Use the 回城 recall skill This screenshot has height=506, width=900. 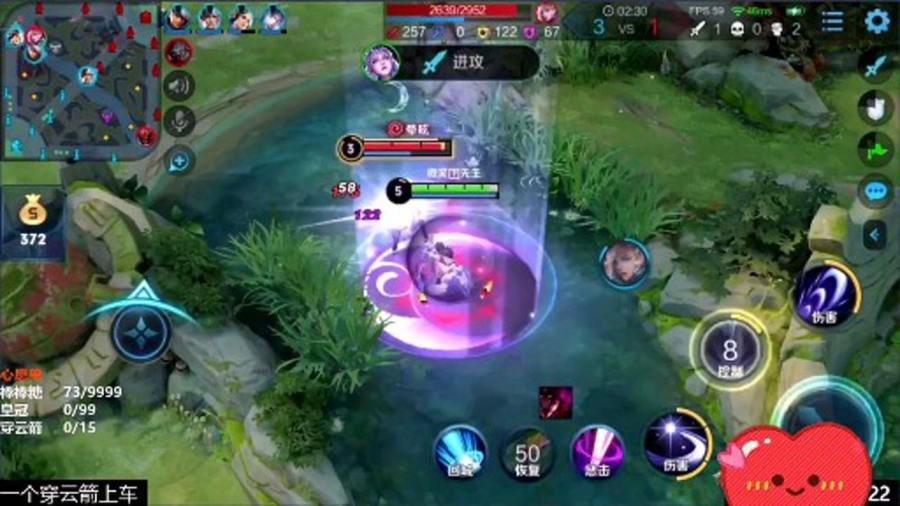(460, 452)
